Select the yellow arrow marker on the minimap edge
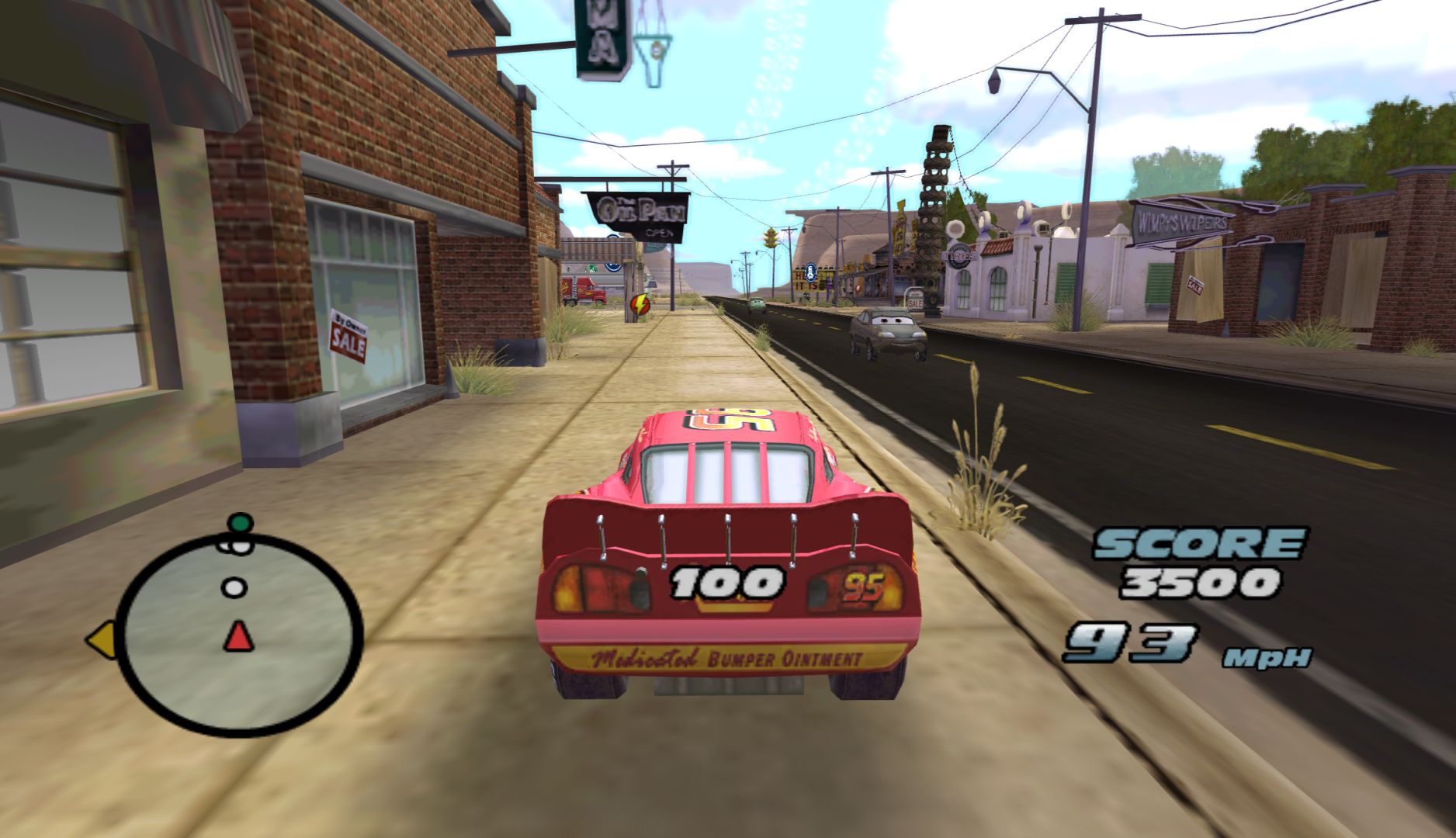This screenshot has width=1456, height=838. (101, 641)
